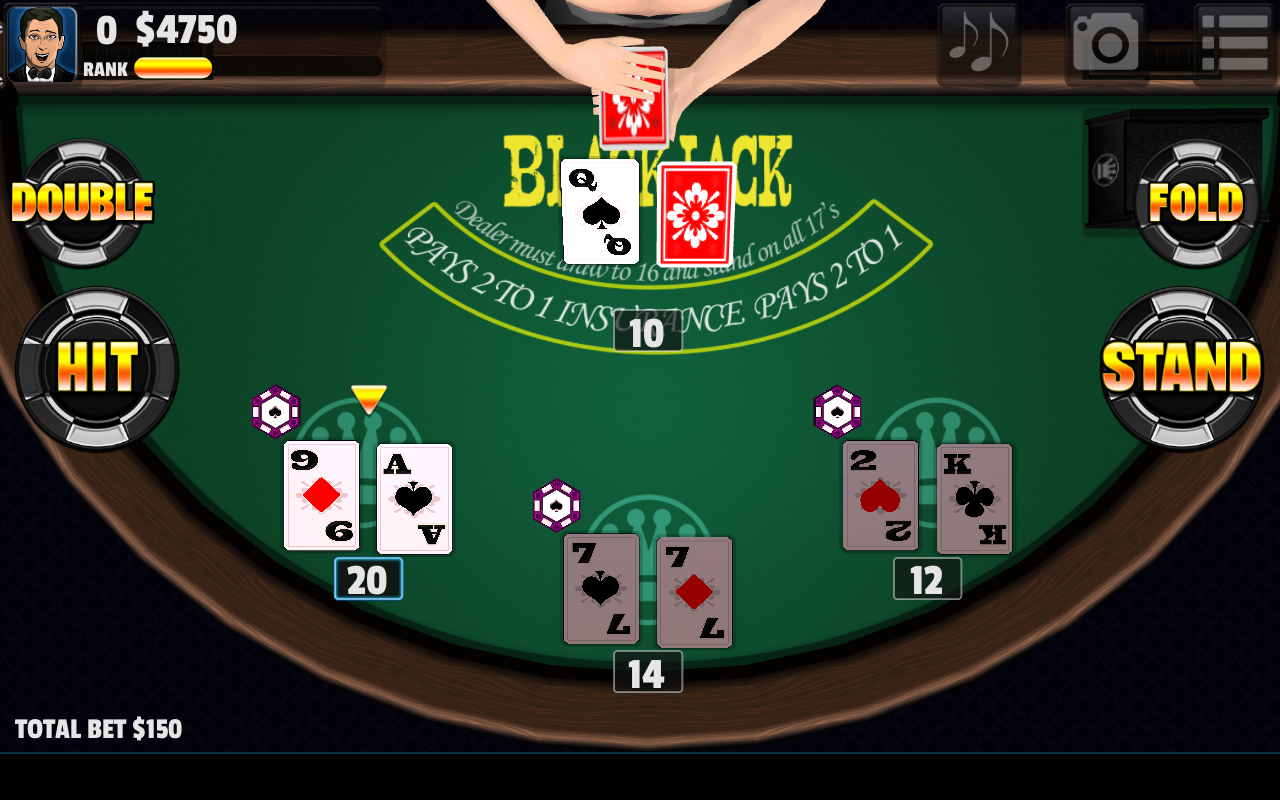Click the player avatar portrait
This screenshot has height=800, width=1280.
pos(41,41)
